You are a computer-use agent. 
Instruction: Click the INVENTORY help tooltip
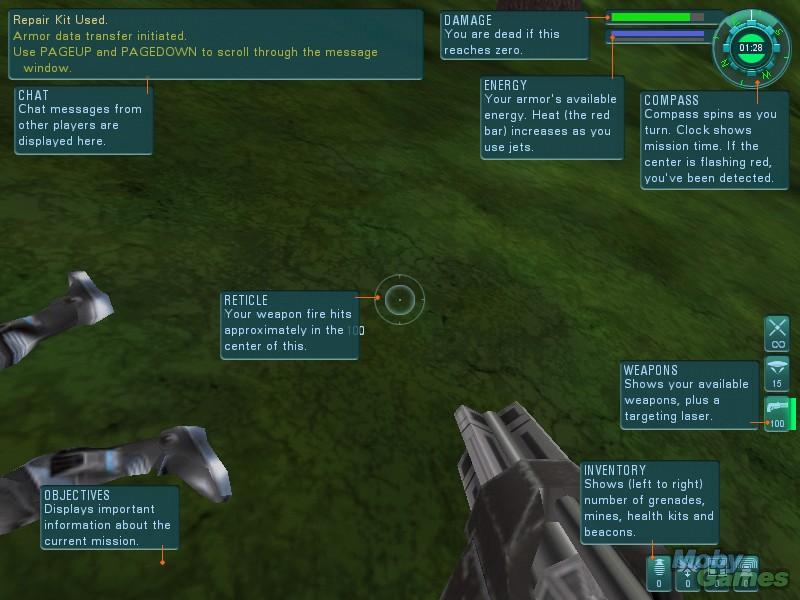[x=649, y=502]
